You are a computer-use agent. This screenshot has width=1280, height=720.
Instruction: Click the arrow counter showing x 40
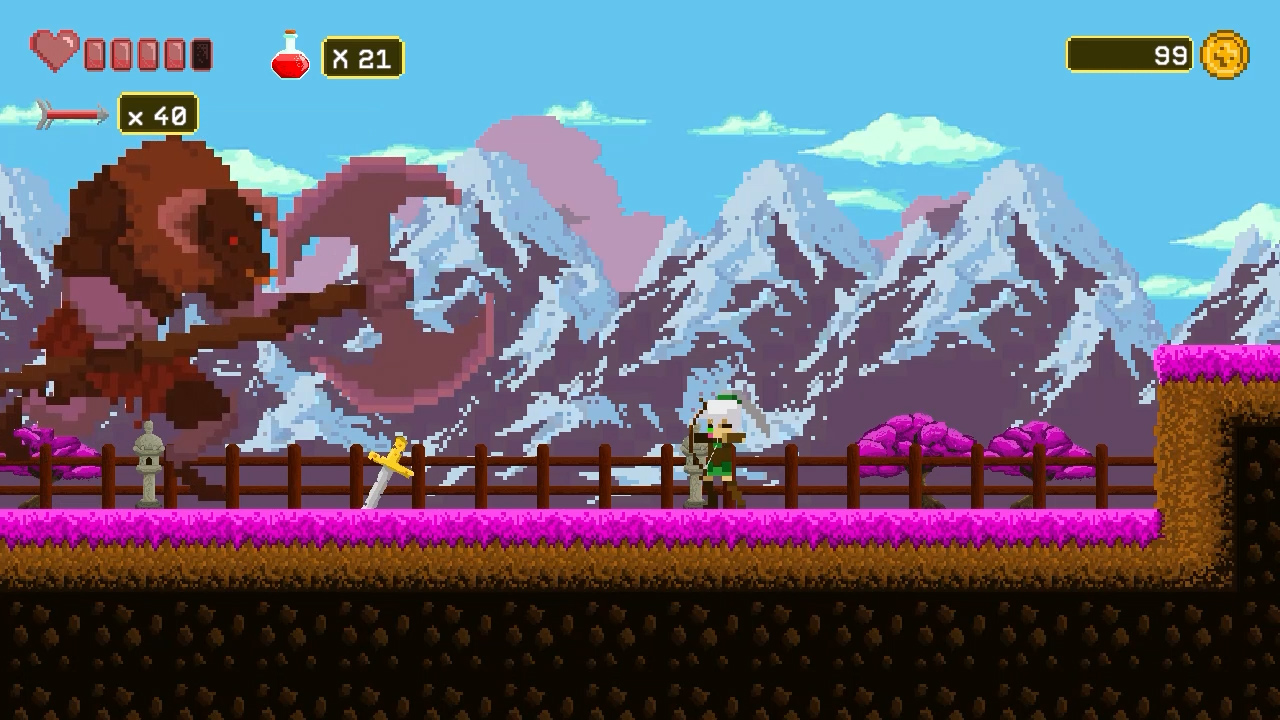(158, 114)
